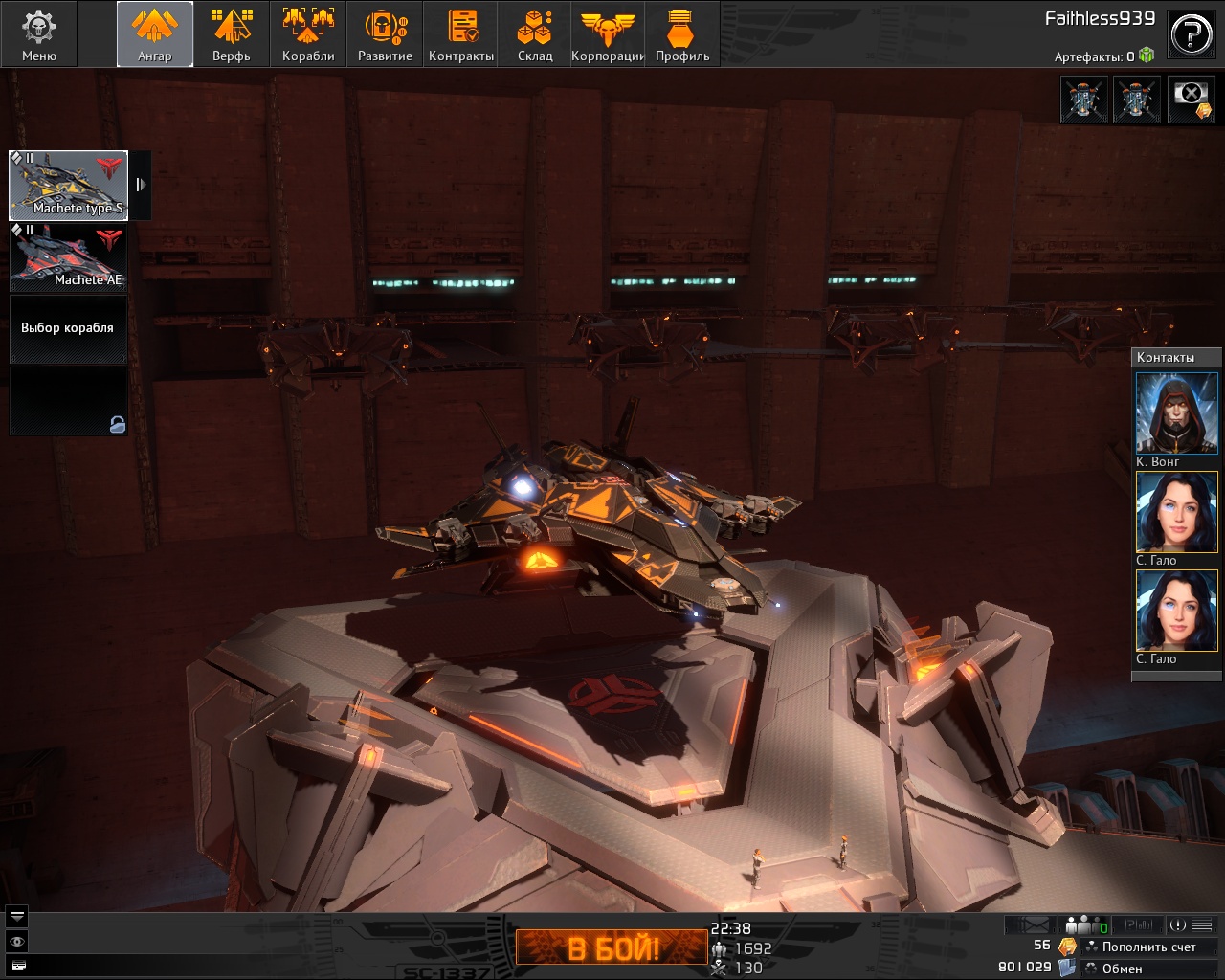Launch battle with В БОЙ! button

612,948
